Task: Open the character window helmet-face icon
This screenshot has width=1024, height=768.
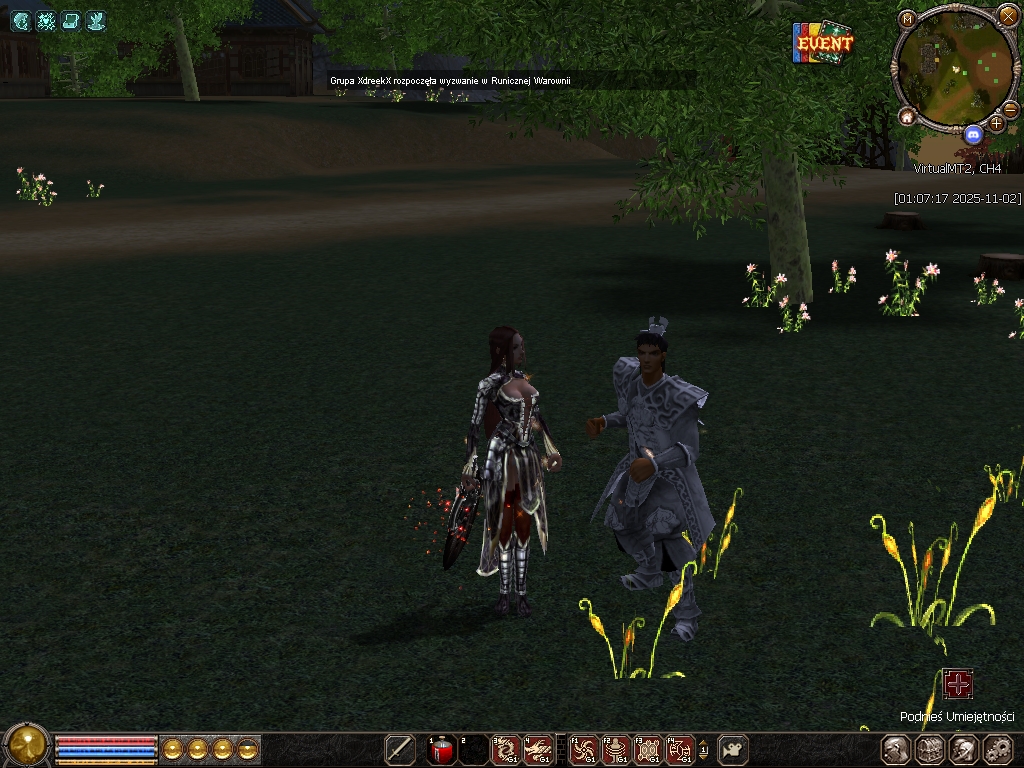Action: tap(896, 749)
